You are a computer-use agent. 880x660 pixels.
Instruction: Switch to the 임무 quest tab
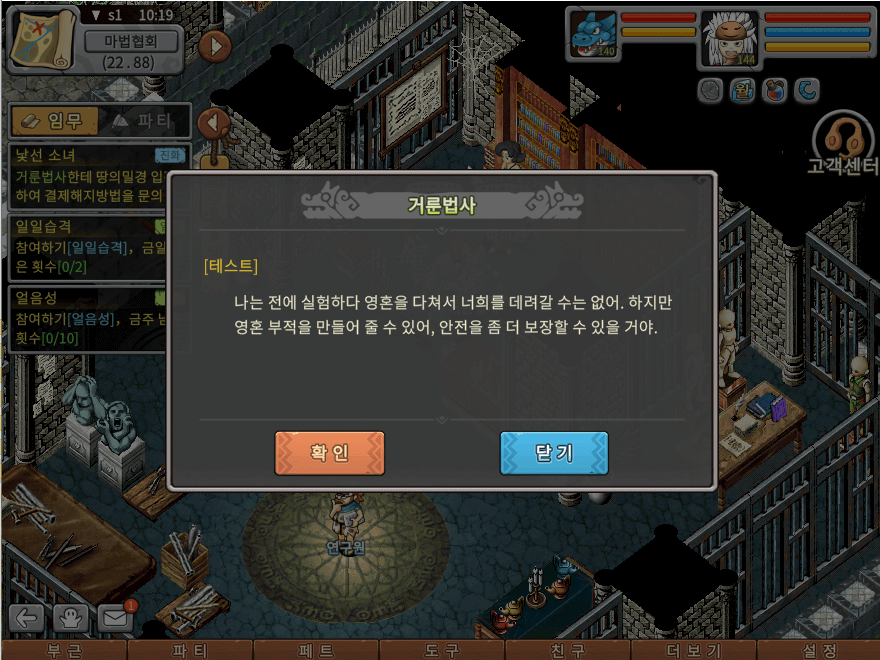pyautogui.click(x=53, y=121)
